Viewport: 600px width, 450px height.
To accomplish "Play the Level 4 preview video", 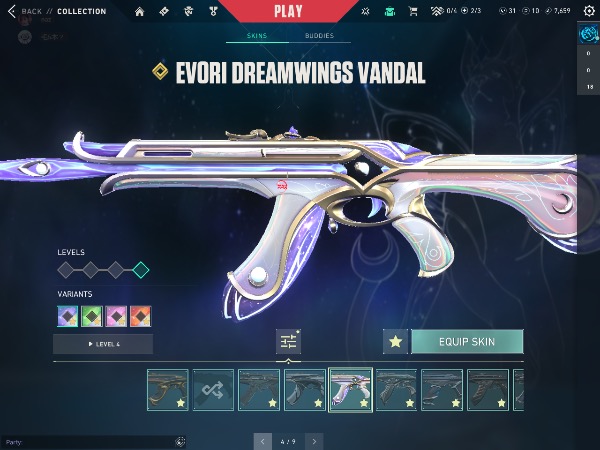I will pos(103,344).
